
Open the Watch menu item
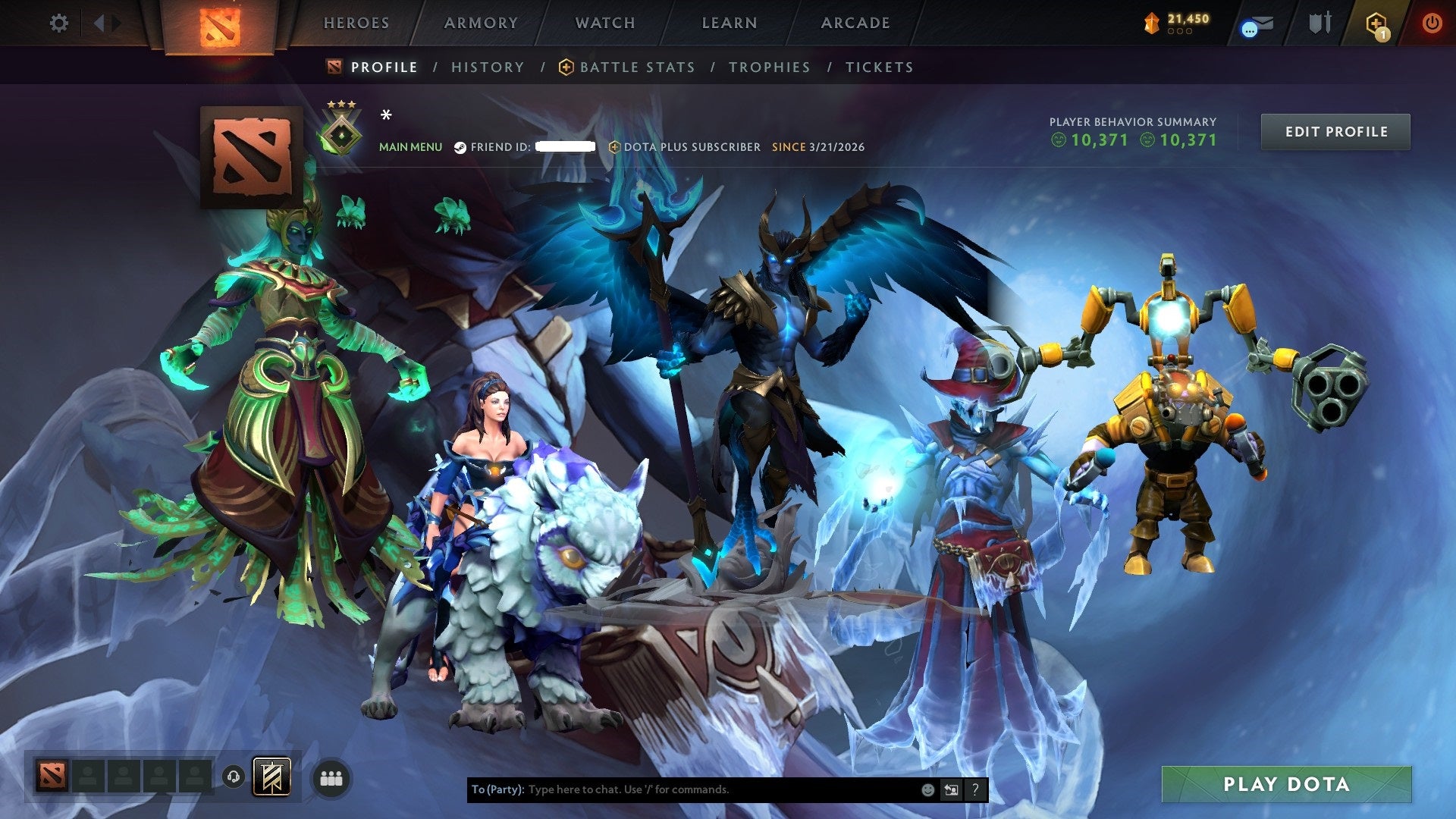[x=604, y=23]
